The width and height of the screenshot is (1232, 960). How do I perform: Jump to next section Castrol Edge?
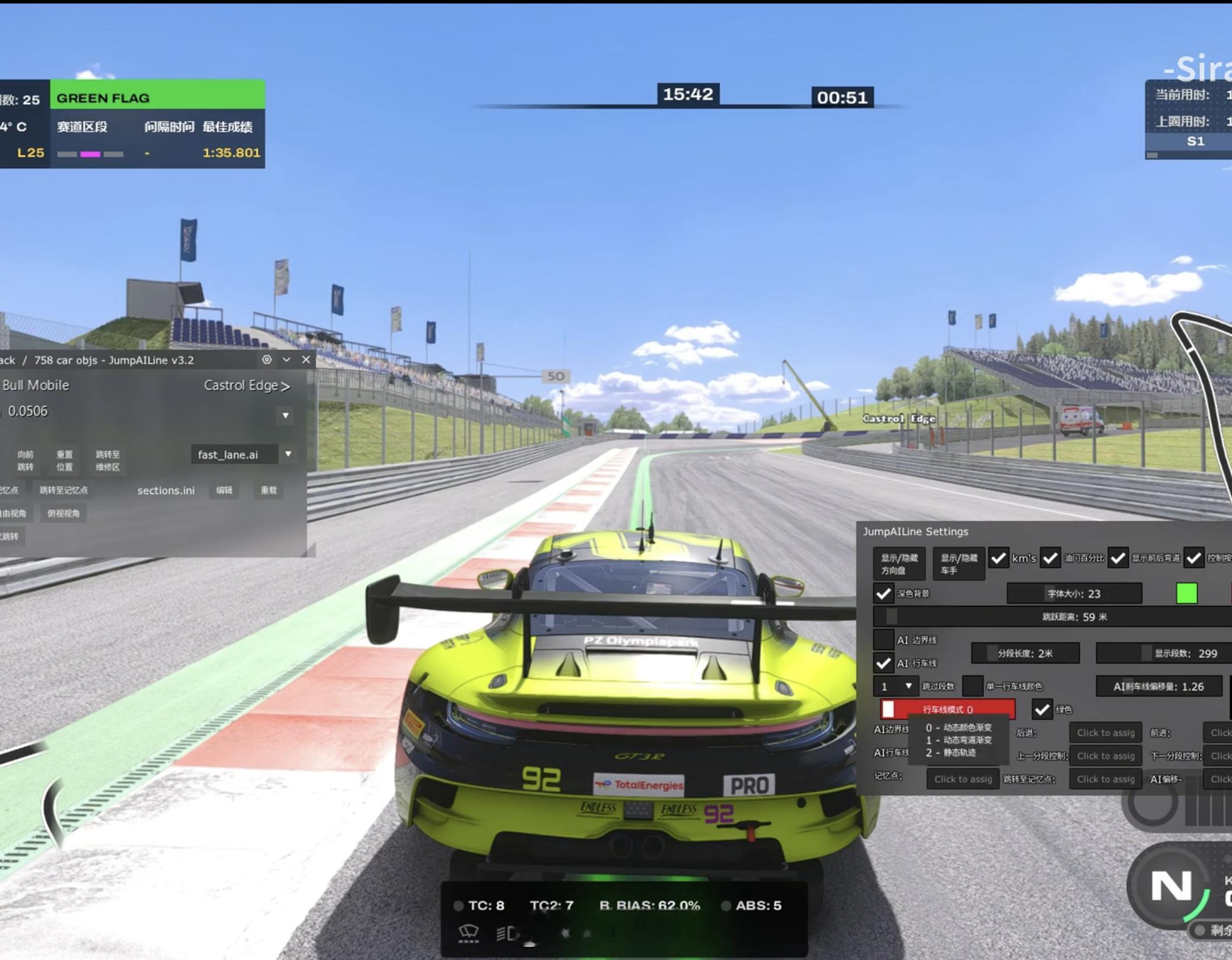pos(247,386)
